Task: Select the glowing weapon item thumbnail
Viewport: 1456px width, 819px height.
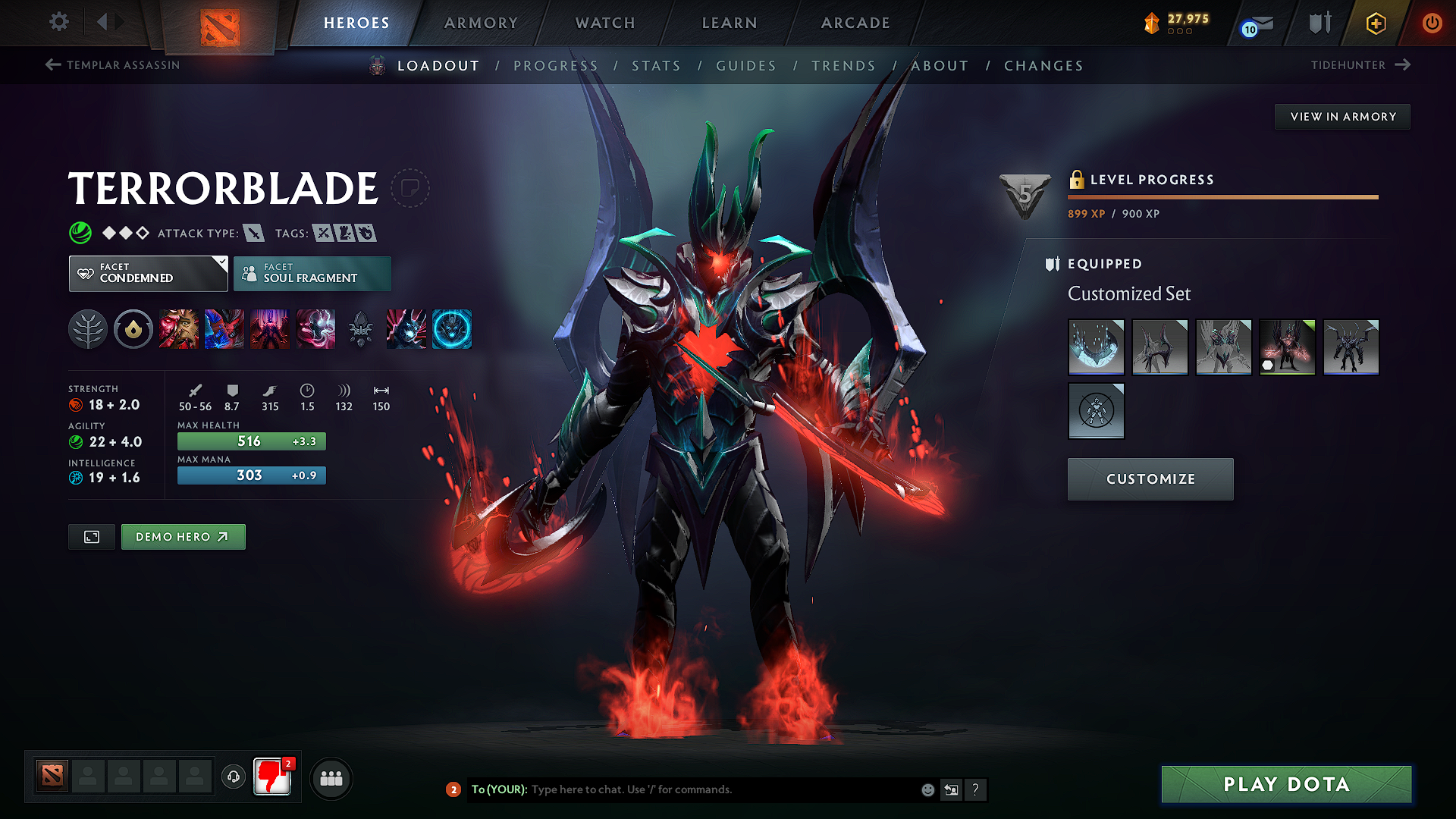Action: 1287,347
